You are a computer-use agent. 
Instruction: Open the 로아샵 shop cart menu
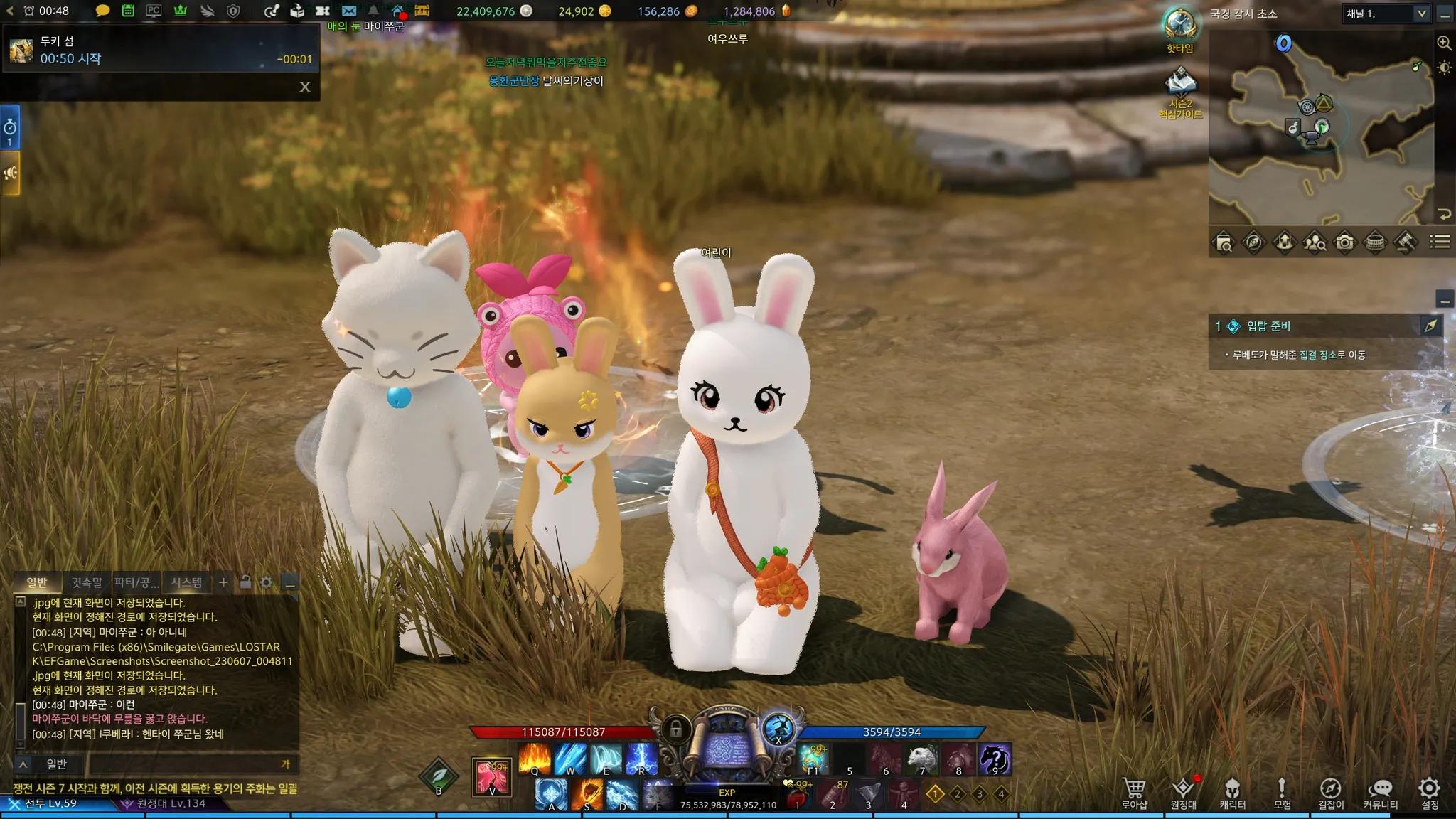1134,793
